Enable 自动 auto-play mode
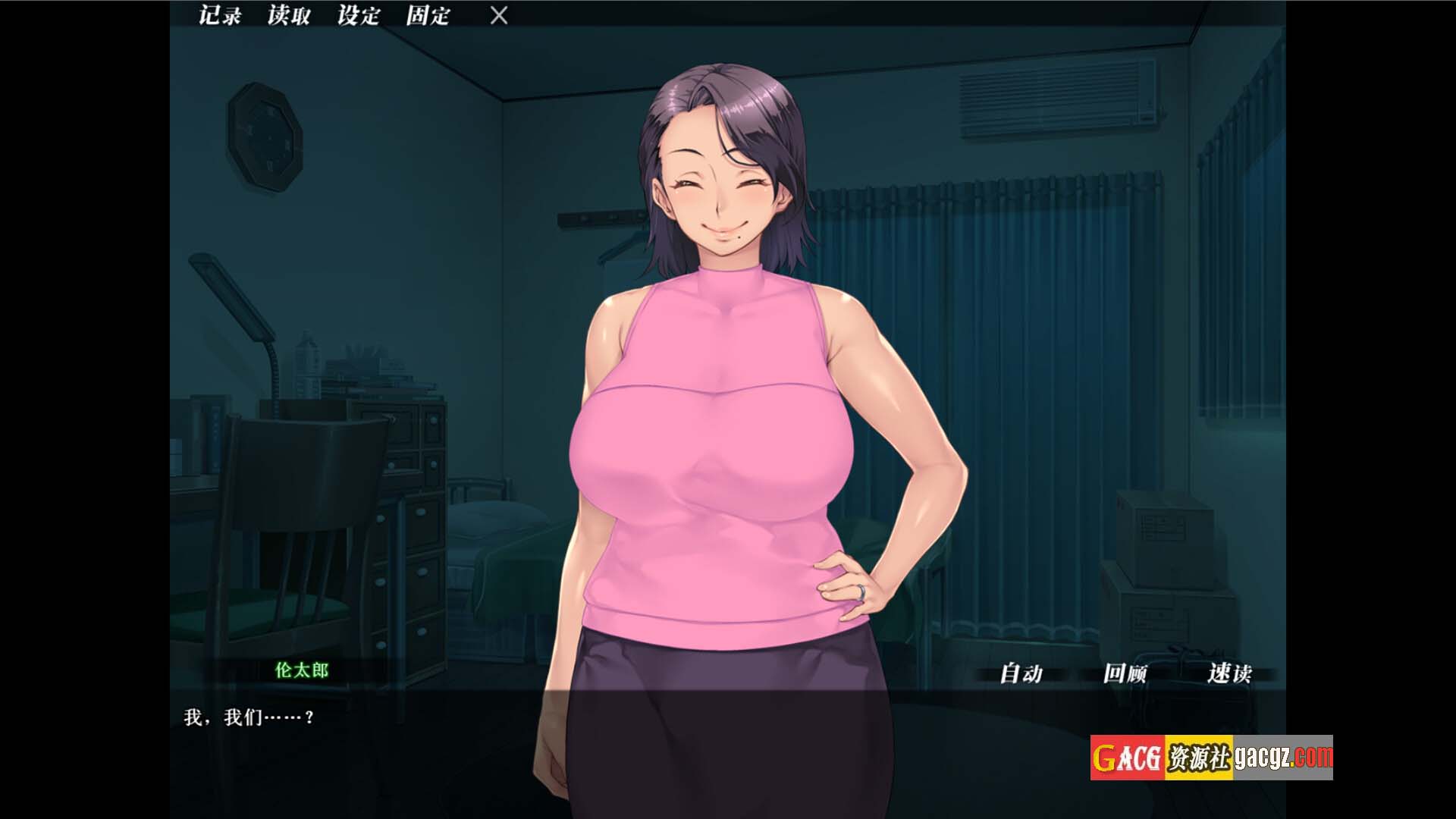 tap(1021, 673)
